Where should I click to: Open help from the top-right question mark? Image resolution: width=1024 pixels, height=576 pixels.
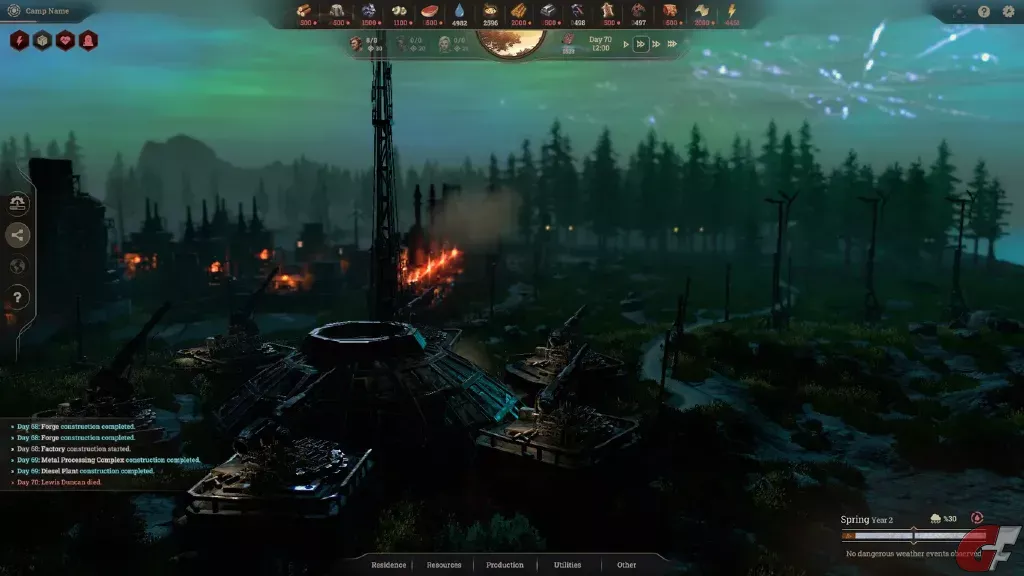983,12
